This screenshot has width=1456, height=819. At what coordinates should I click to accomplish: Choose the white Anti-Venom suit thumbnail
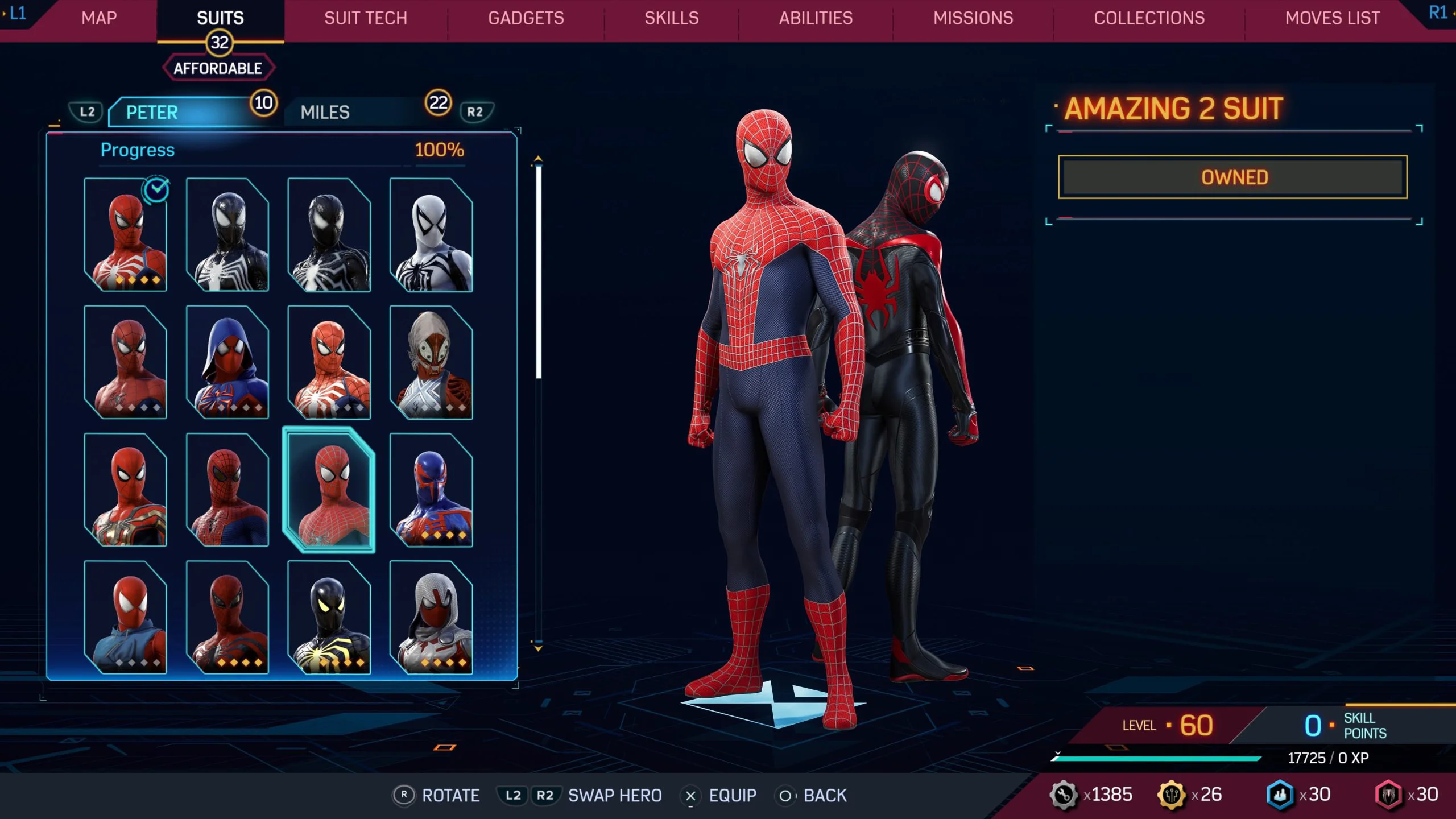[x=431, y=235]
